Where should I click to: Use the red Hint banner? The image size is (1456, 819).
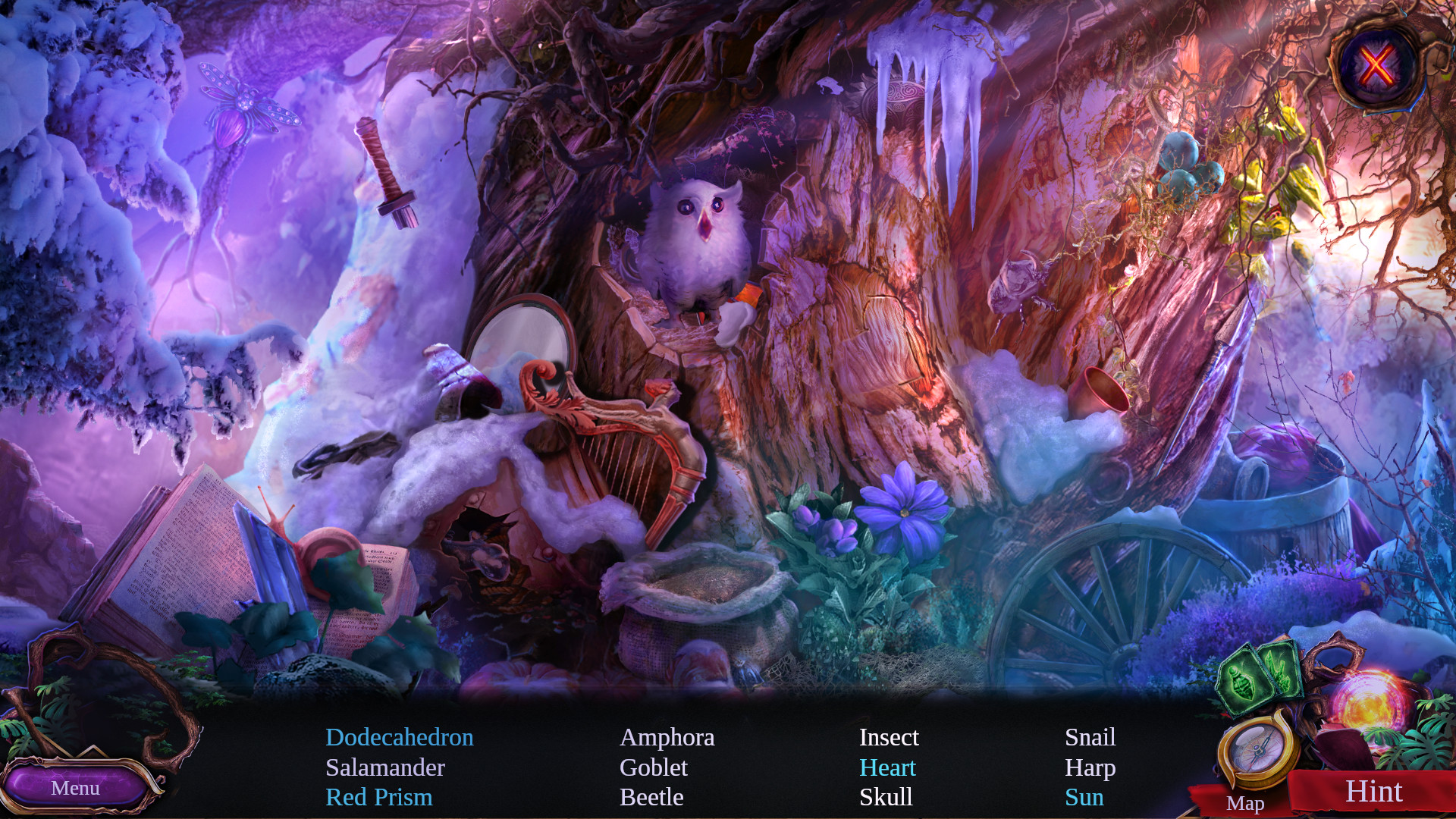tap(1373, 792)
